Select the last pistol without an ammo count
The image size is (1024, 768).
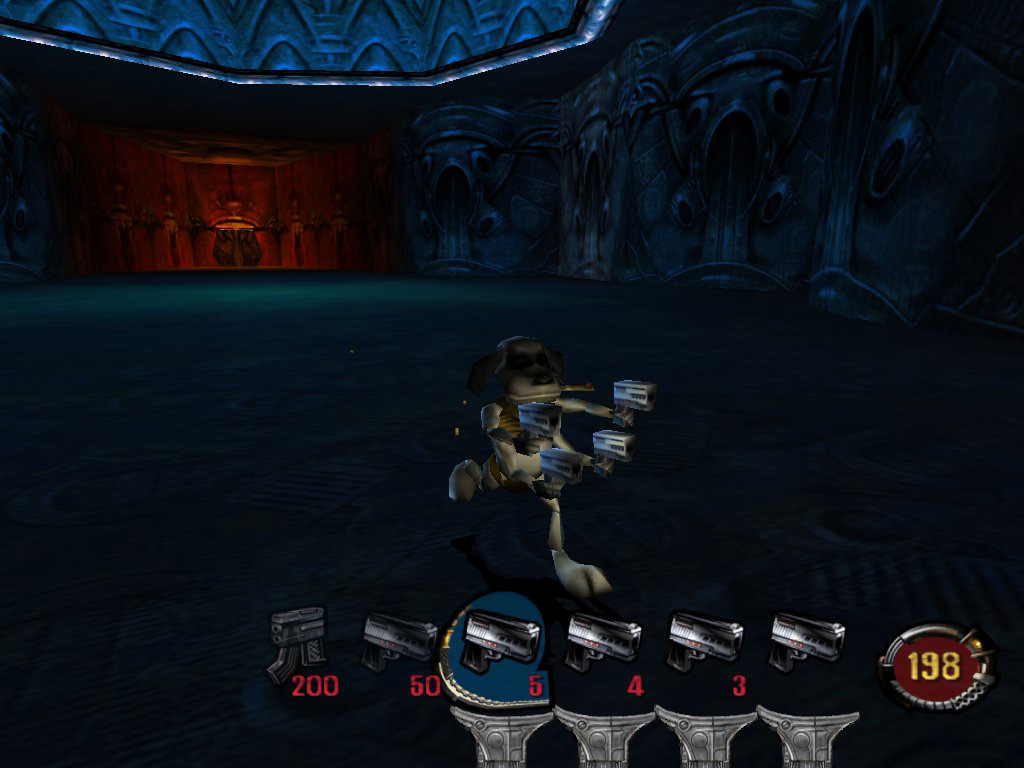(x=806, y=641)
